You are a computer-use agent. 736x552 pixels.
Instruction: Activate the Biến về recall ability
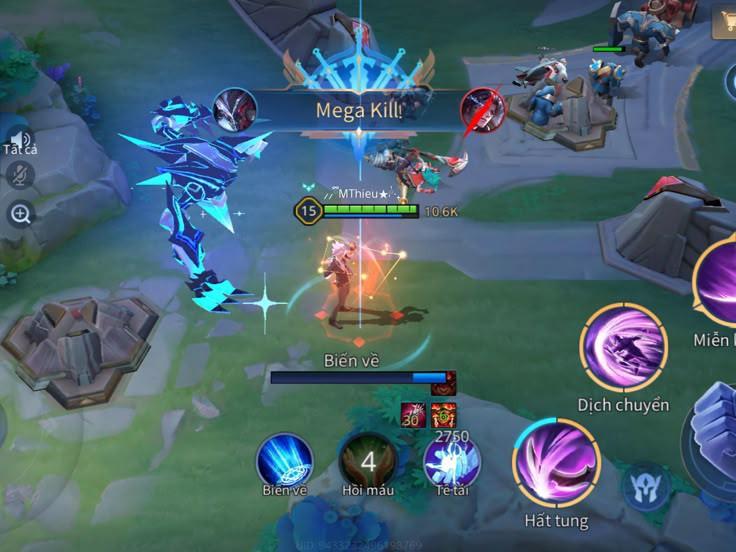tap(285, 461)
